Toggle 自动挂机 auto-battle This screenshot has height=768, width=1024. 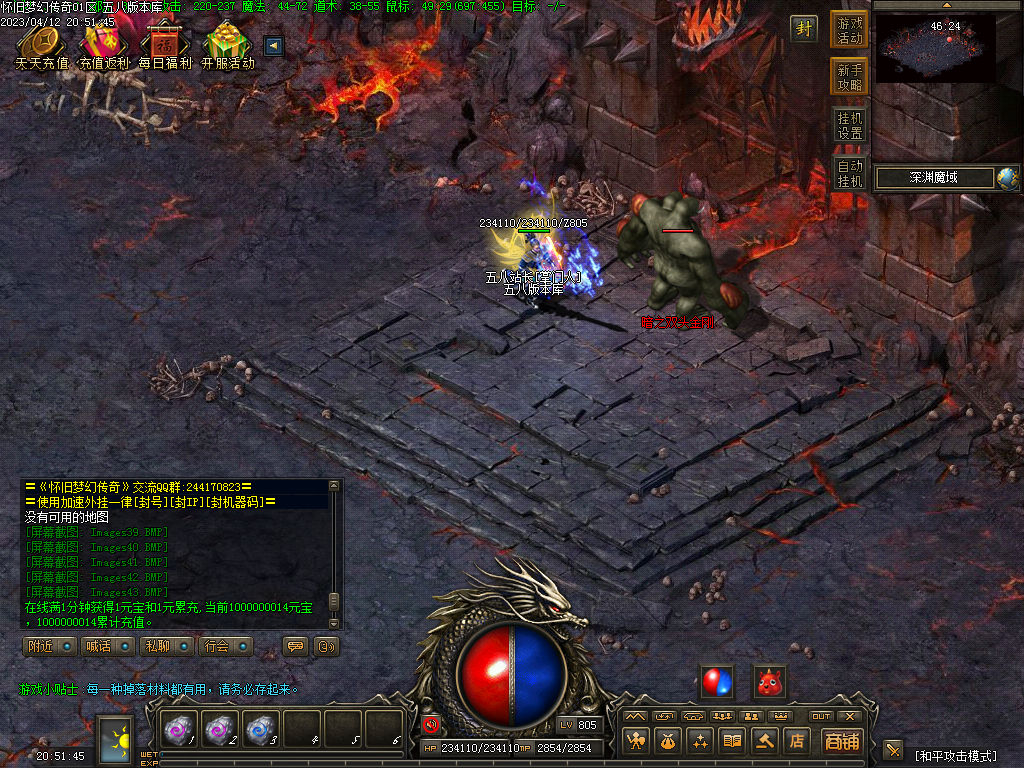(x=850, y=173)
